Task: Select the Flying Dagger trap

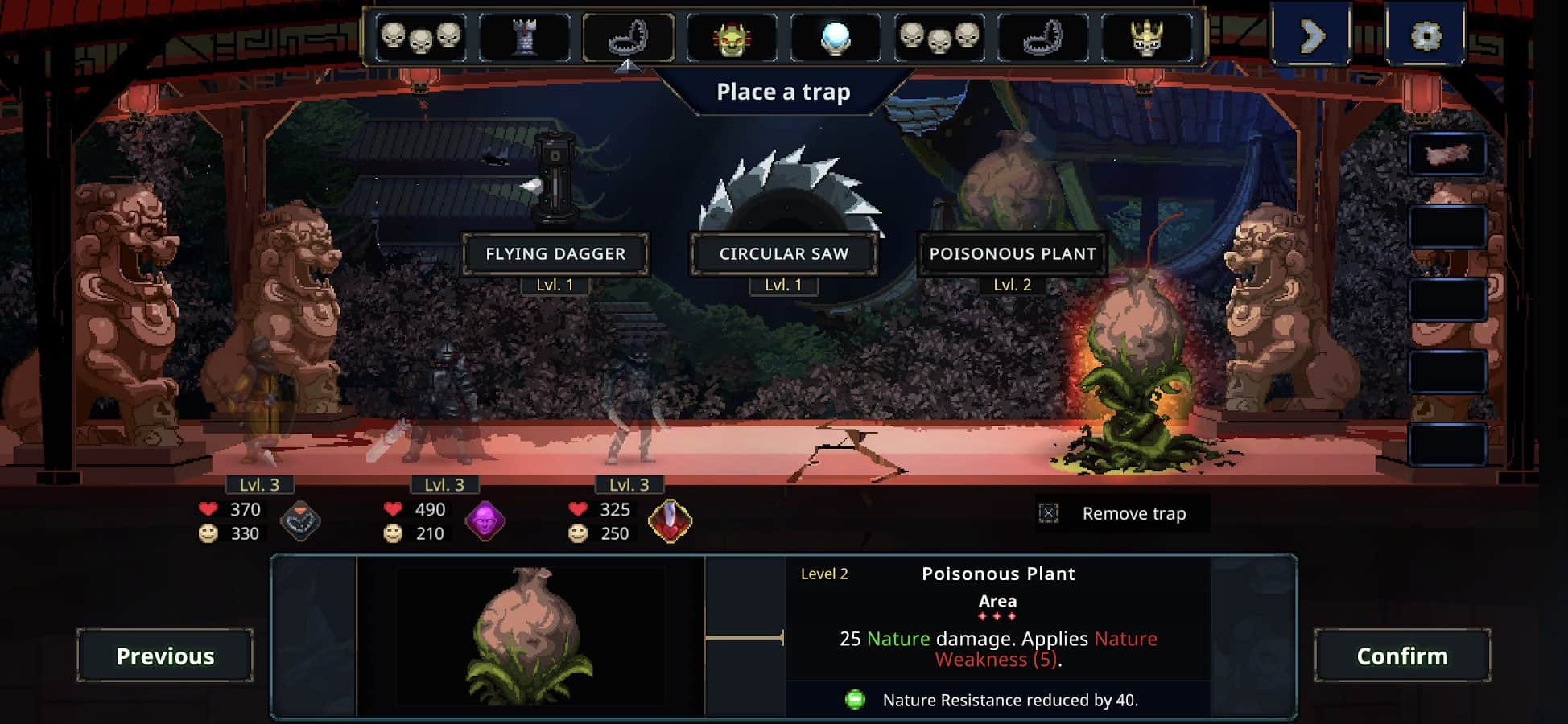Action: pos(555,253)
